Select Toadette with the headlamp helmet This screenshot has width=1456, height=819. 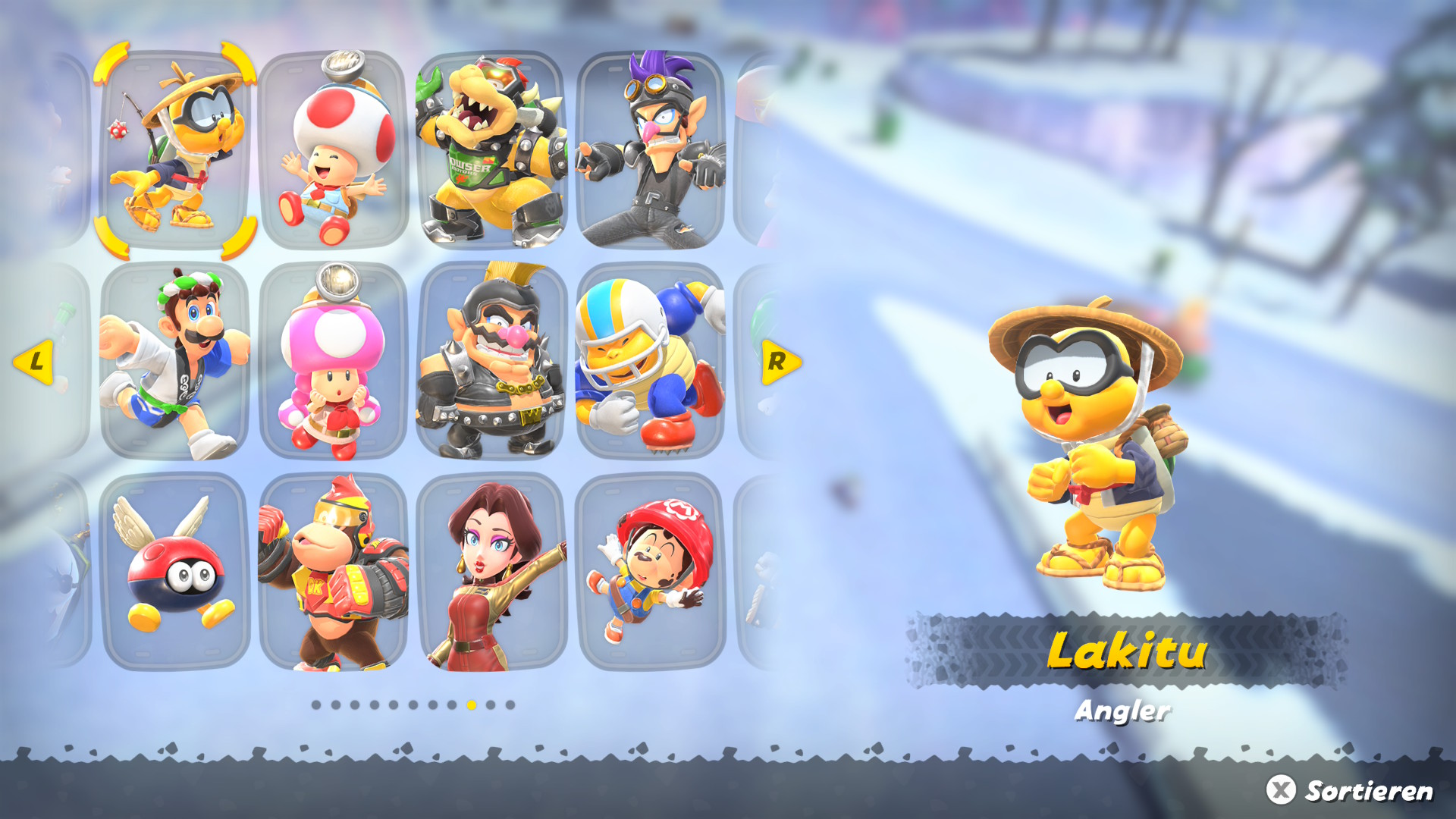tap(334, 362)
